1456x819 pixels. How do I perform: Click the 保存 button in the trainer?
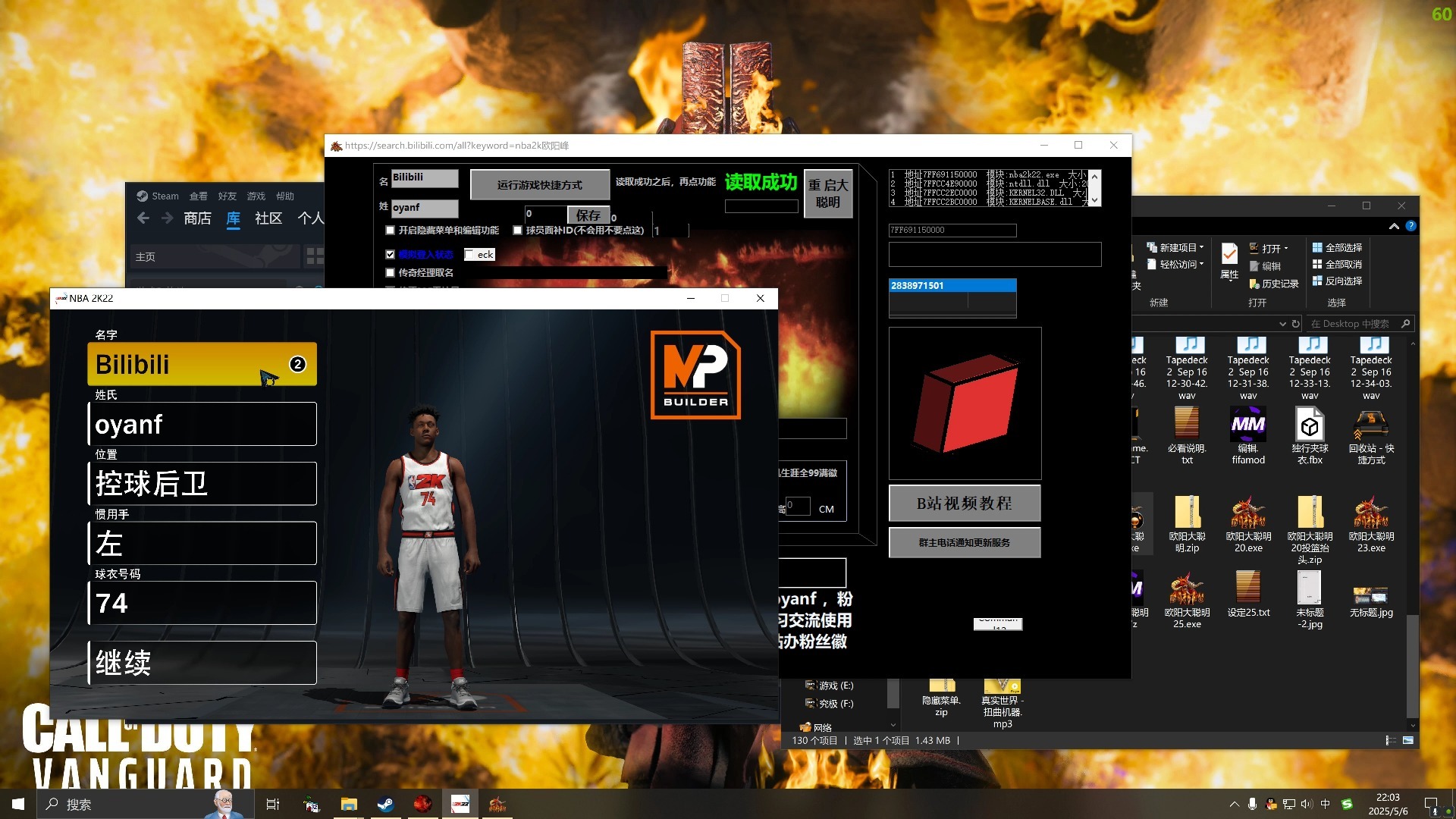click(x=588, y=215)
